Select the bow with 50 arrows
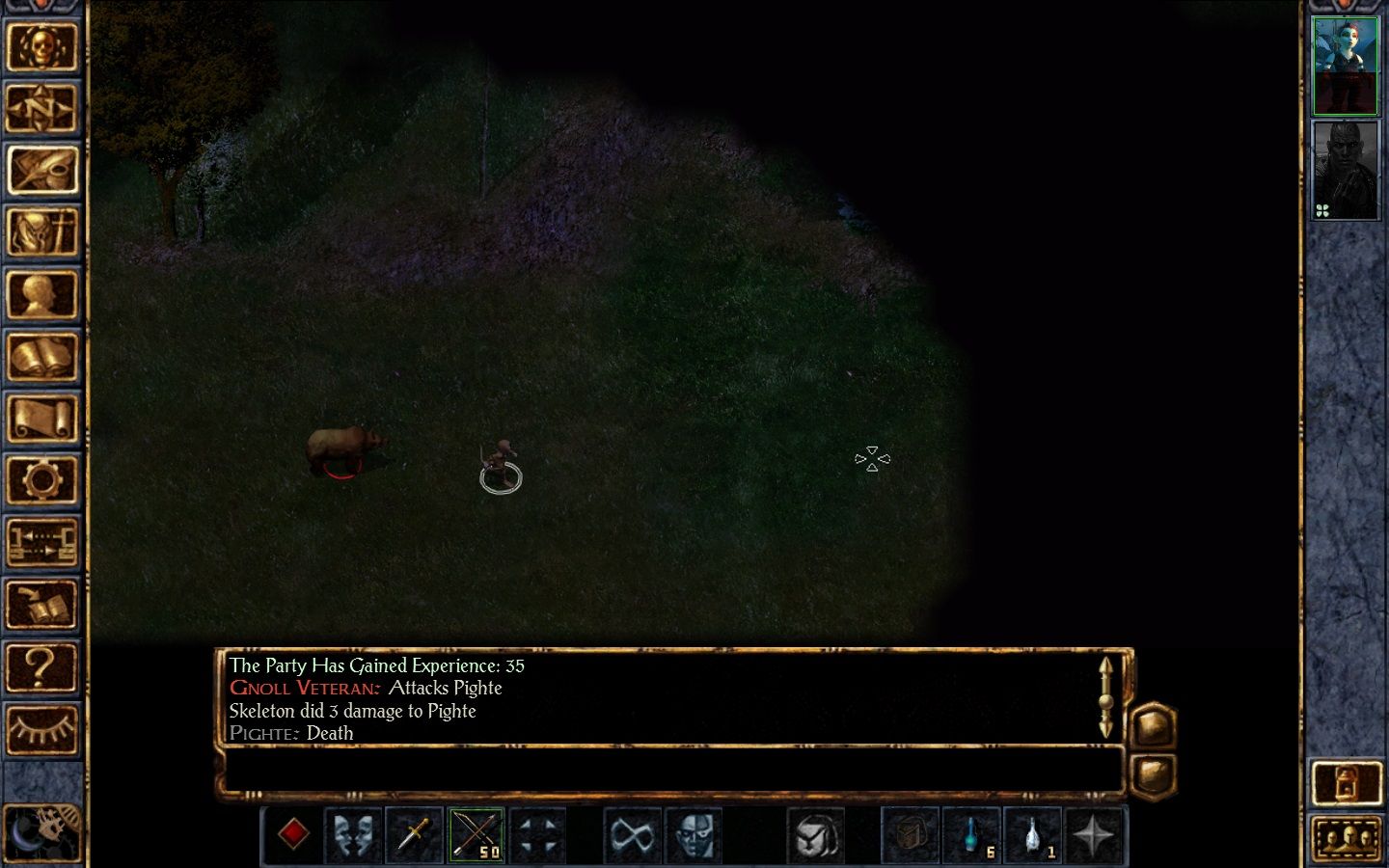1389x868 pixels. (476, 834)
